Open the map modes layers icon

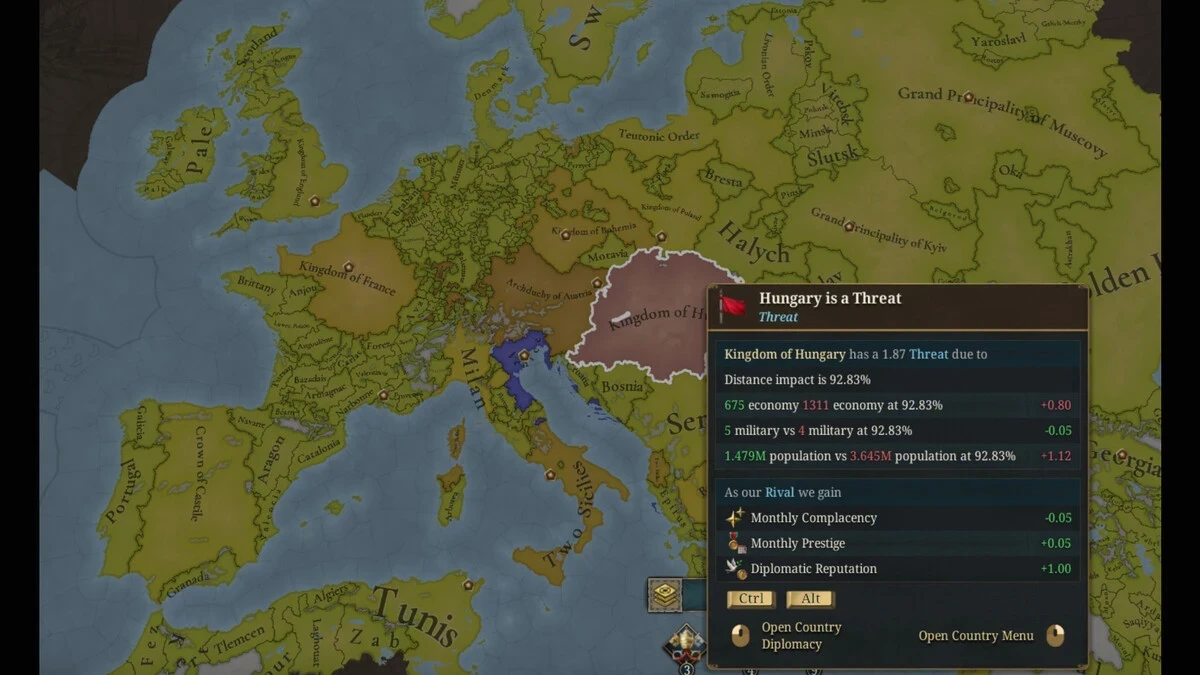[665, 595]
